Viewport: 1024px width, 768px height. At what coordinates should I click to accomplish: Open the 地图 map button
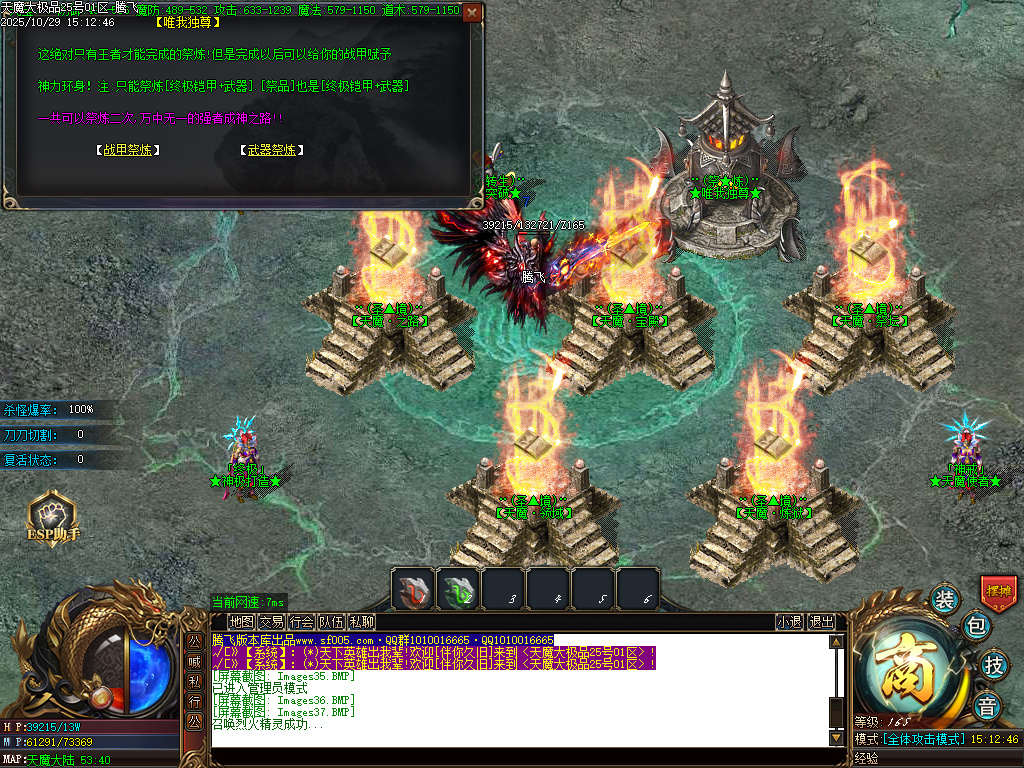click(241, 622)
